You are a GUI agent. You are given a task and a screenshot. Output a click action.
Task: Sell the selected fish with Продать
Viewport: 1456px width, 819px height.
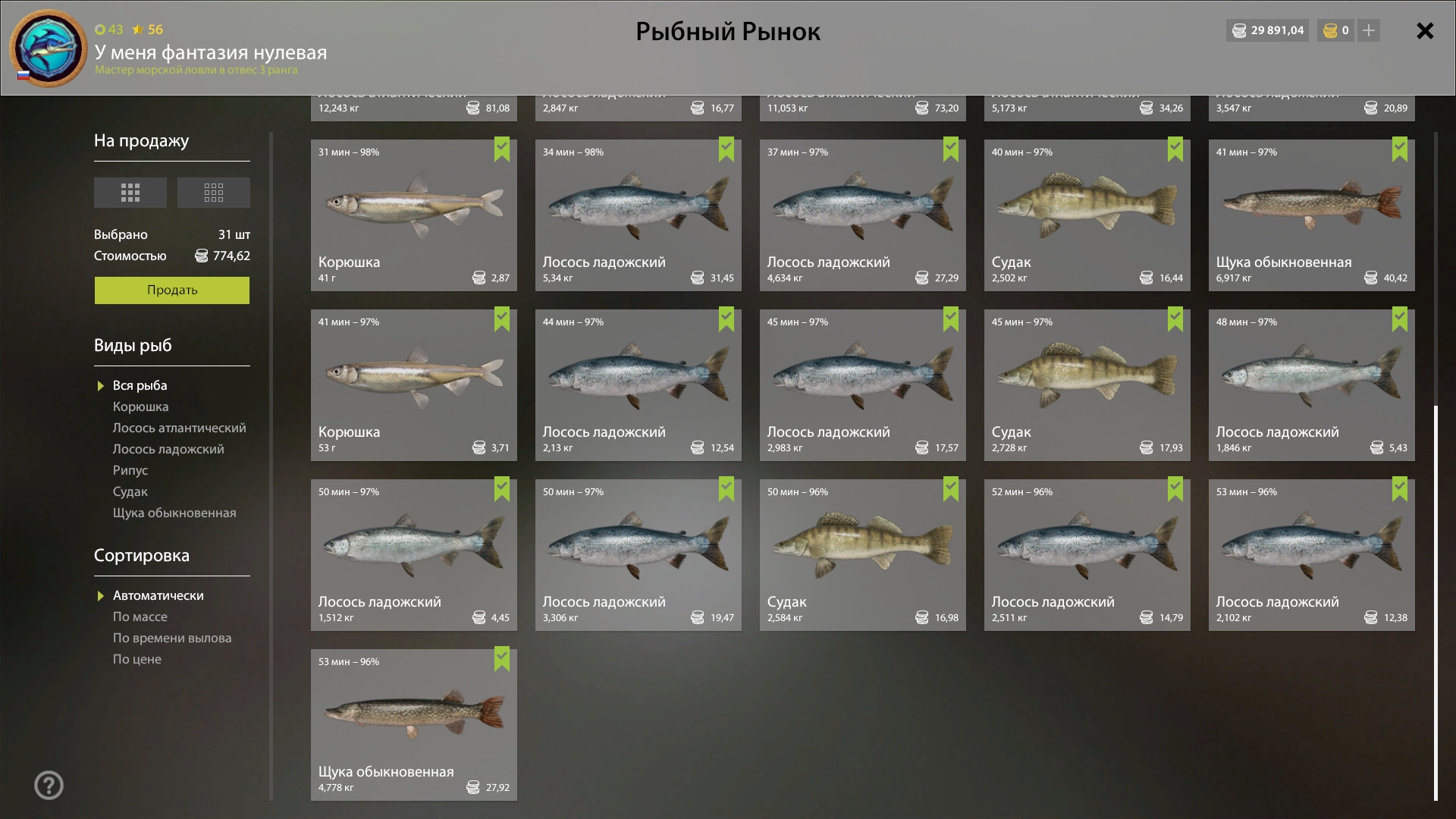coord(171,290)
